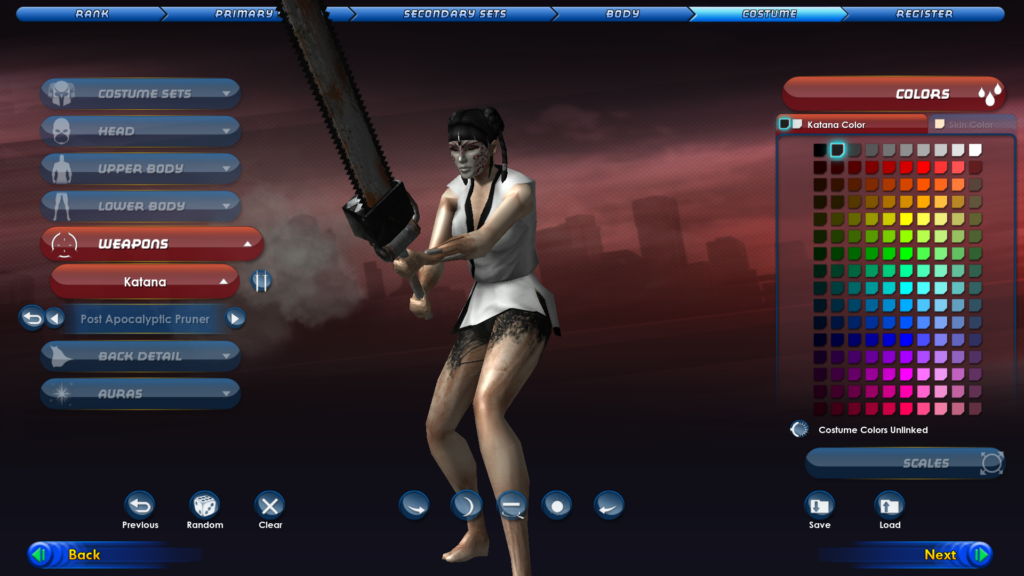Select the previous weapon model arrow
The height and width of the screenshot is (576, 1024).
pos(55,319)
